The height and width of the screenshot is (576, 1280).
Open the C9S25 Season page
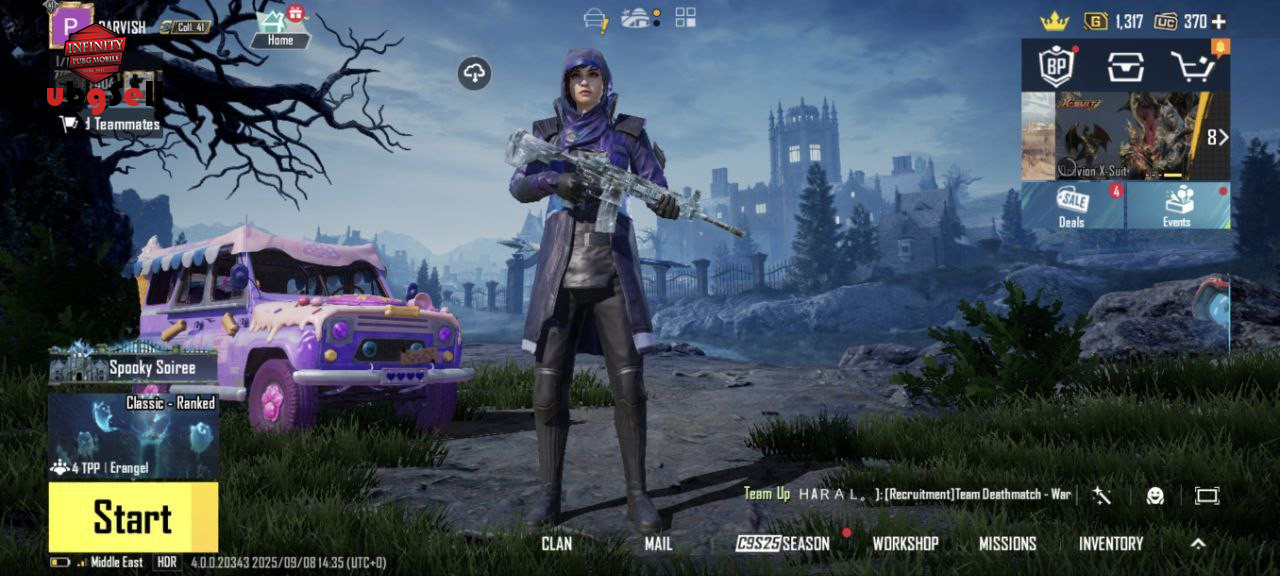click(783, 544)
